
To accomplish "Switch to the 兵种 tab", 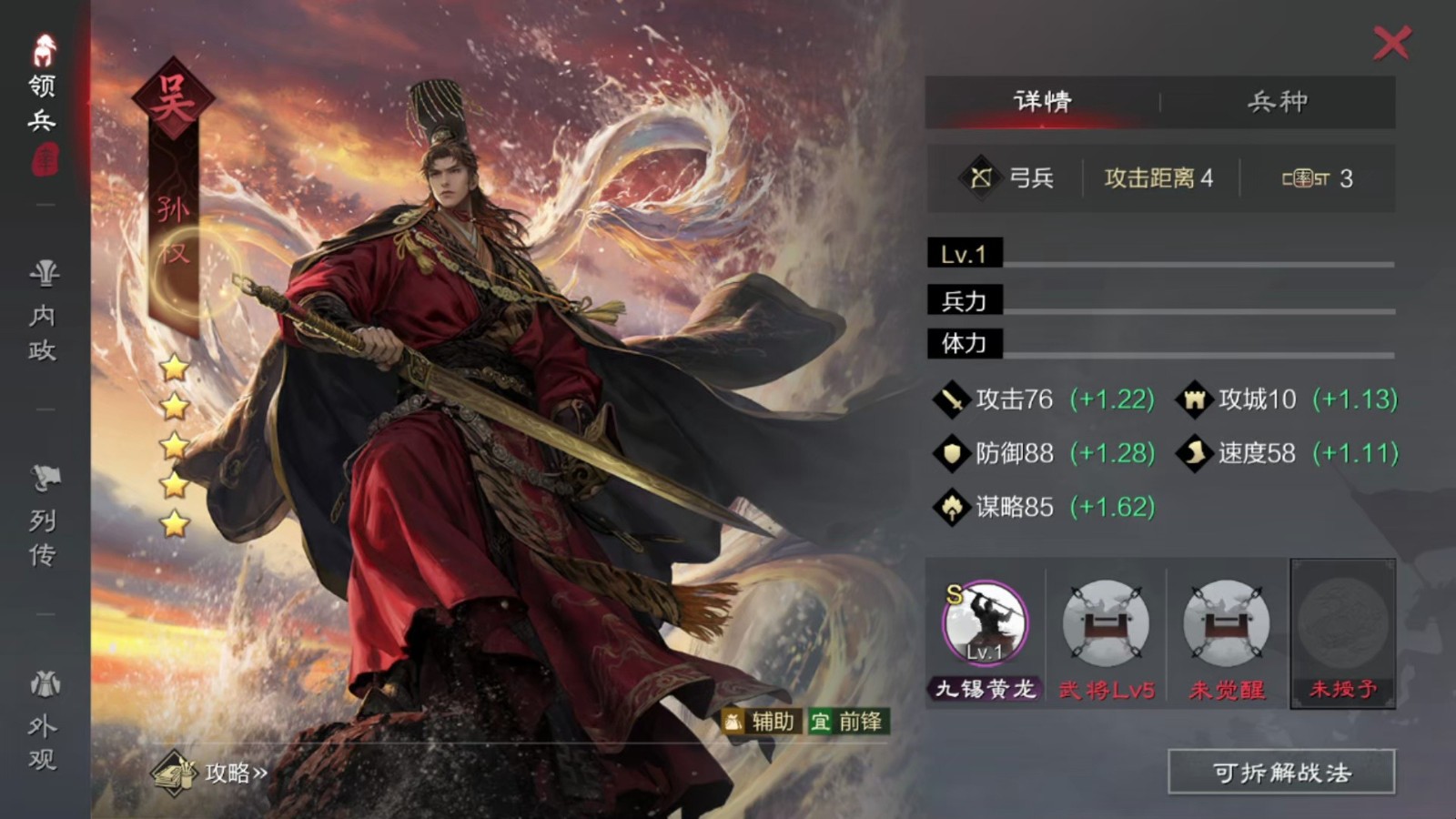I will click(x=1278, y=102).
